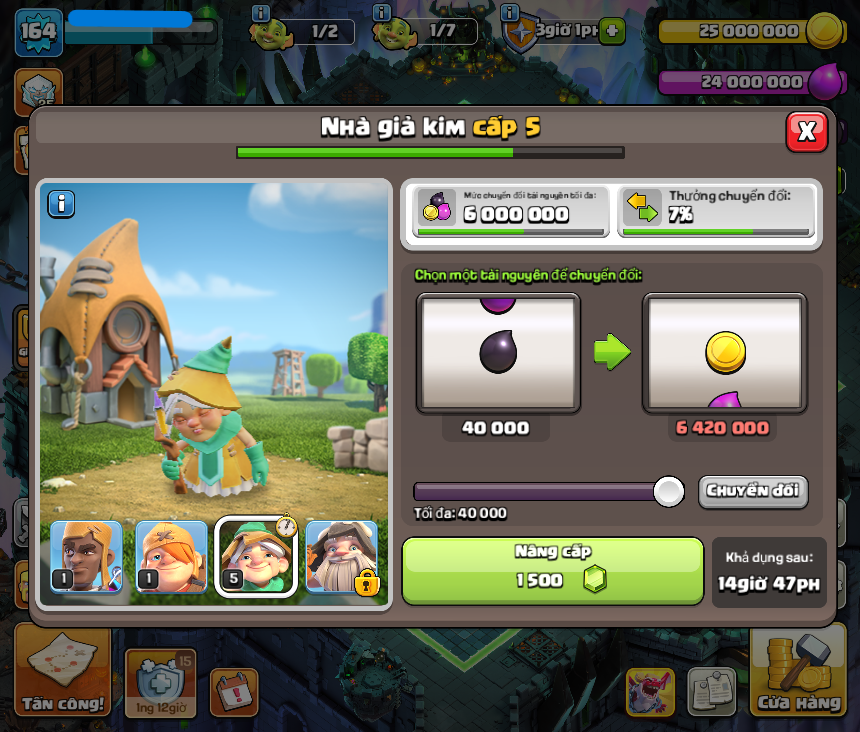Click the conversion amount slider handle
860x732 pixels.
[668, 491]
